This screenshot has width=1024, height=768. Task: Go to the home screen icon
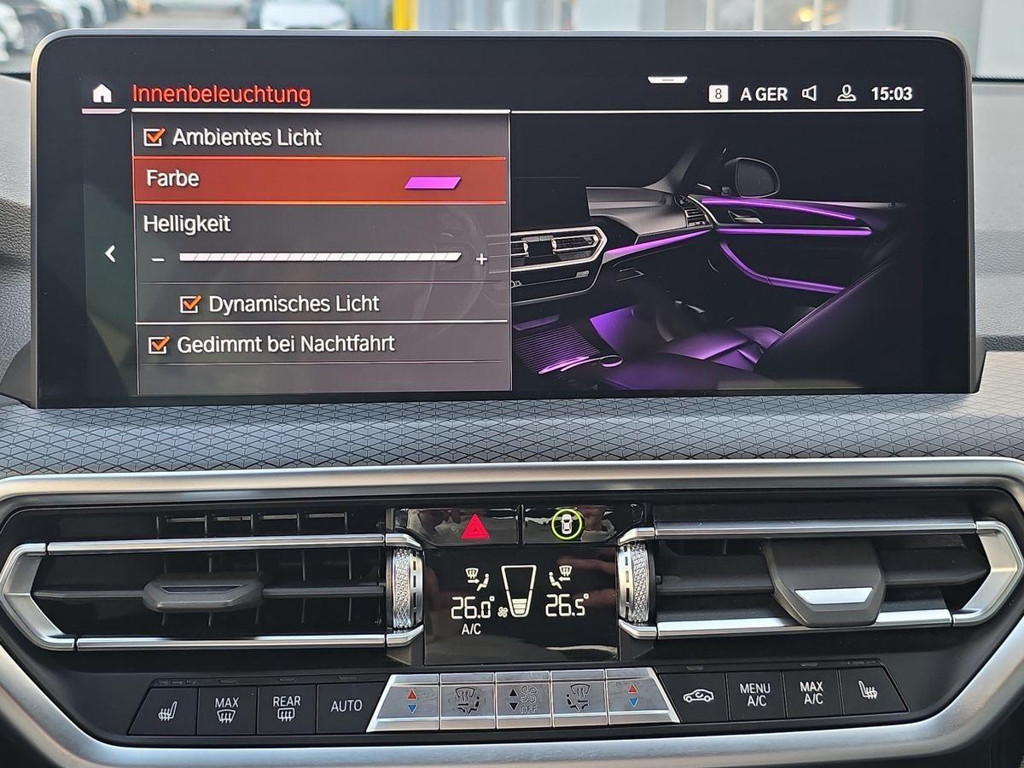(102, 94)
